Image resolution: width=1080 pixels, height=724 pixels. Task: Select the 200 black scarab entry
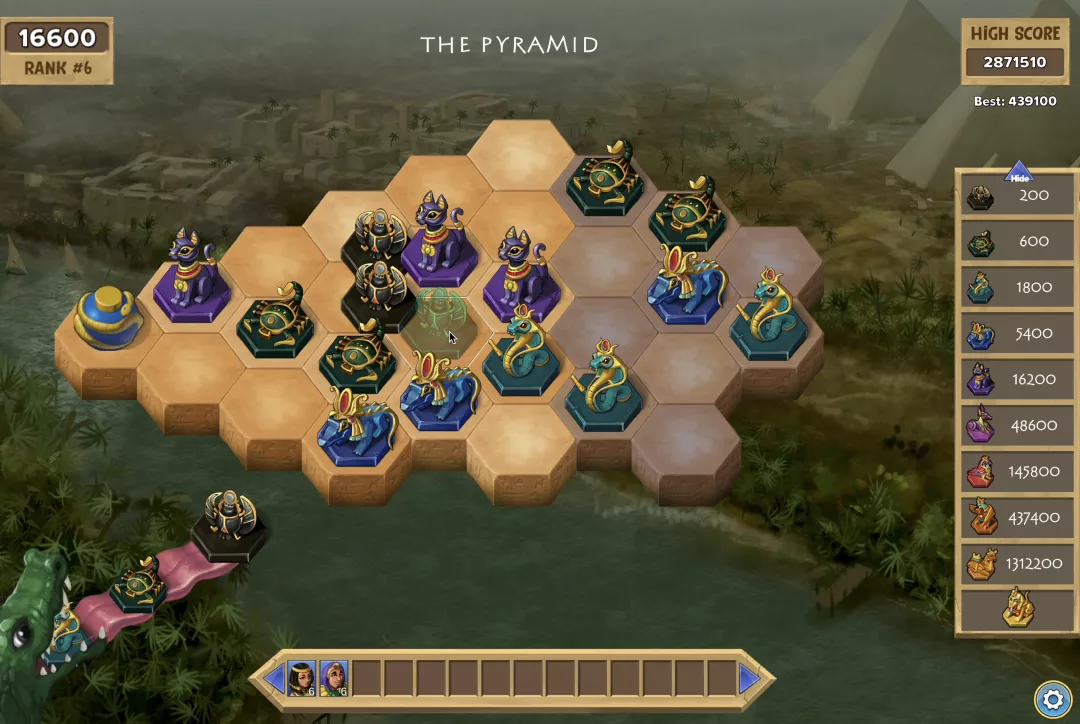[1017, 195]
